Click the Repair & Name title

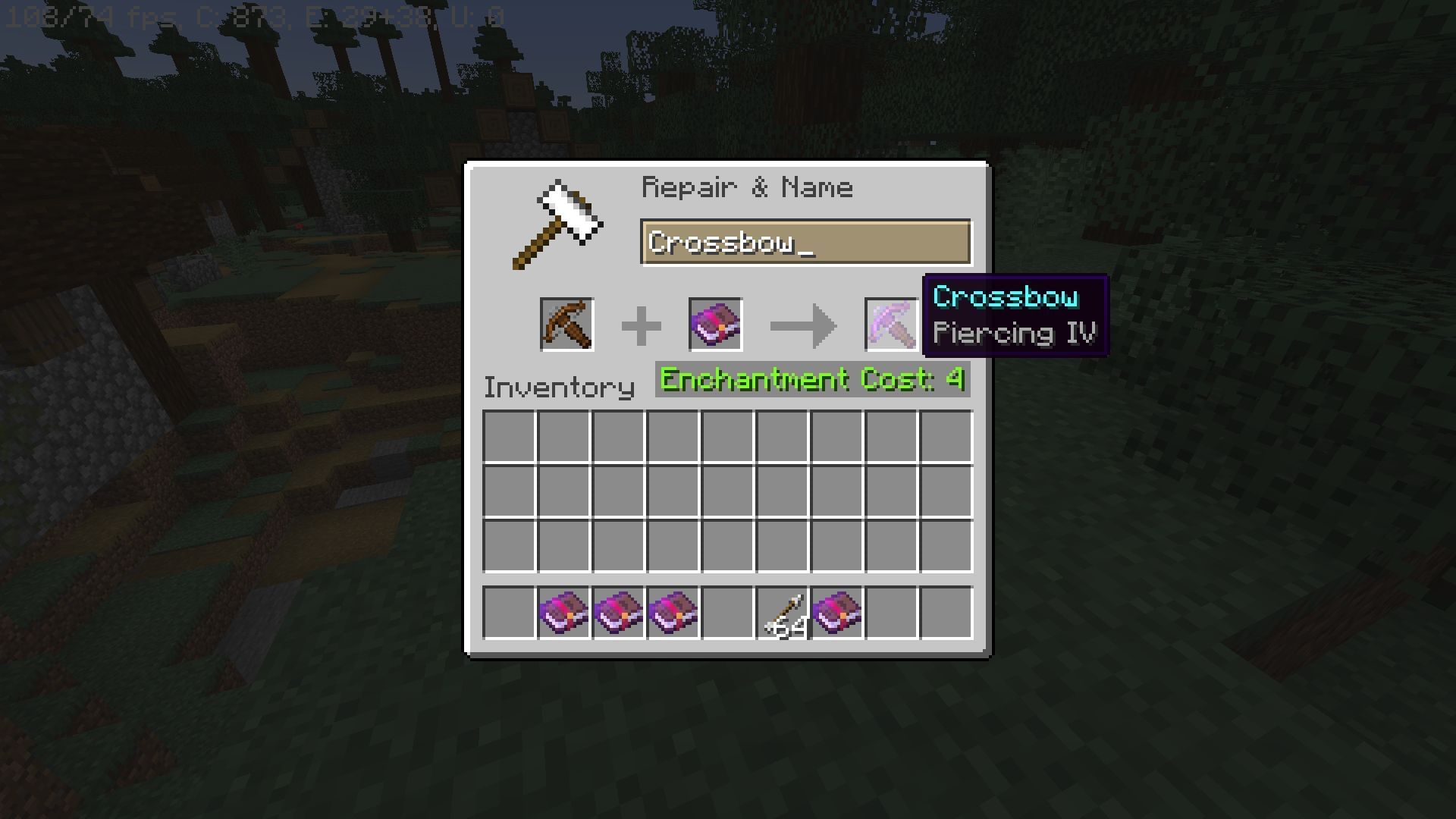(x=747, y=187)
